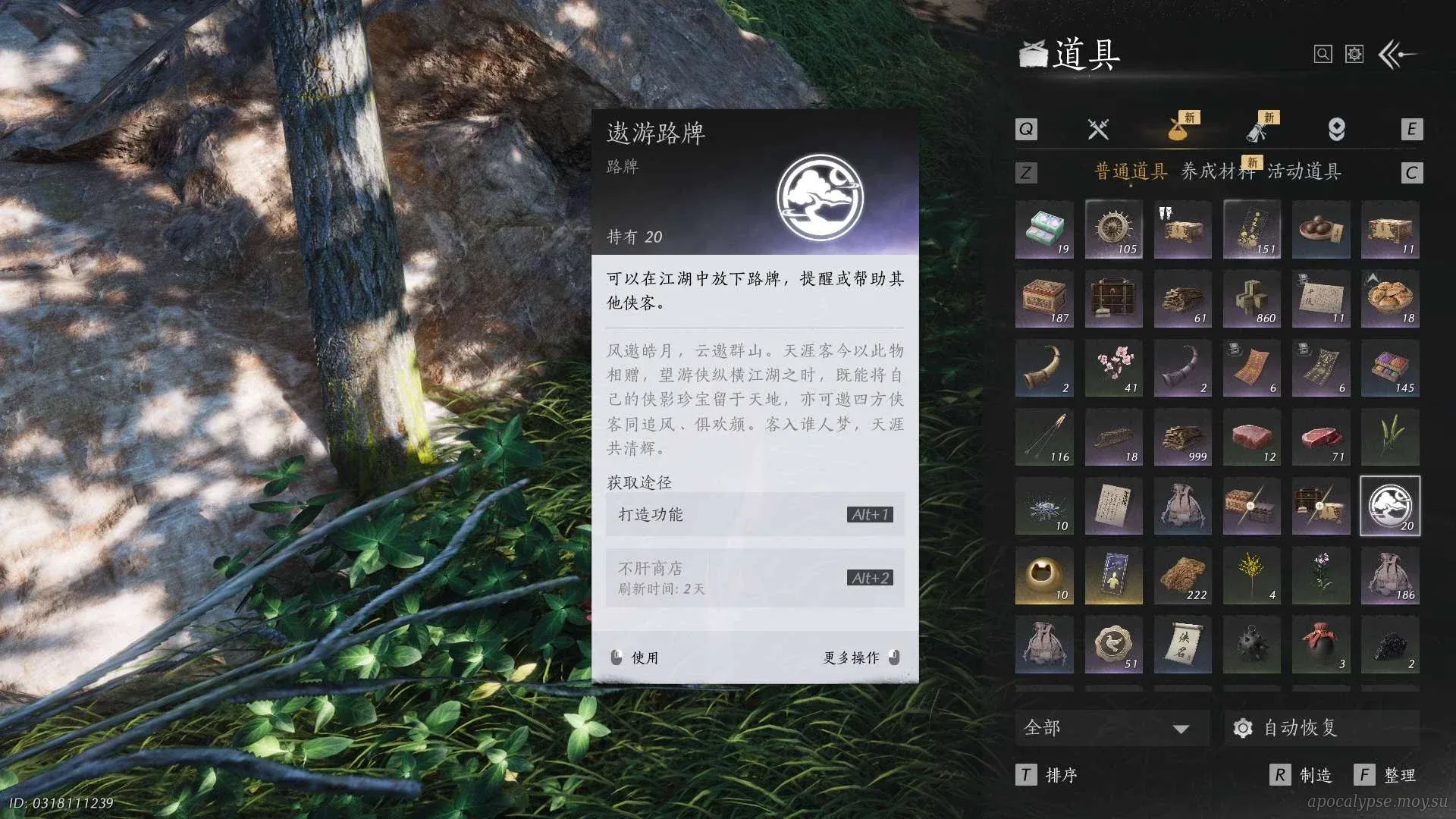Open crafting with the 制造 button
The width and height of the screenshot is (1456, 819).
(1303, 775)
